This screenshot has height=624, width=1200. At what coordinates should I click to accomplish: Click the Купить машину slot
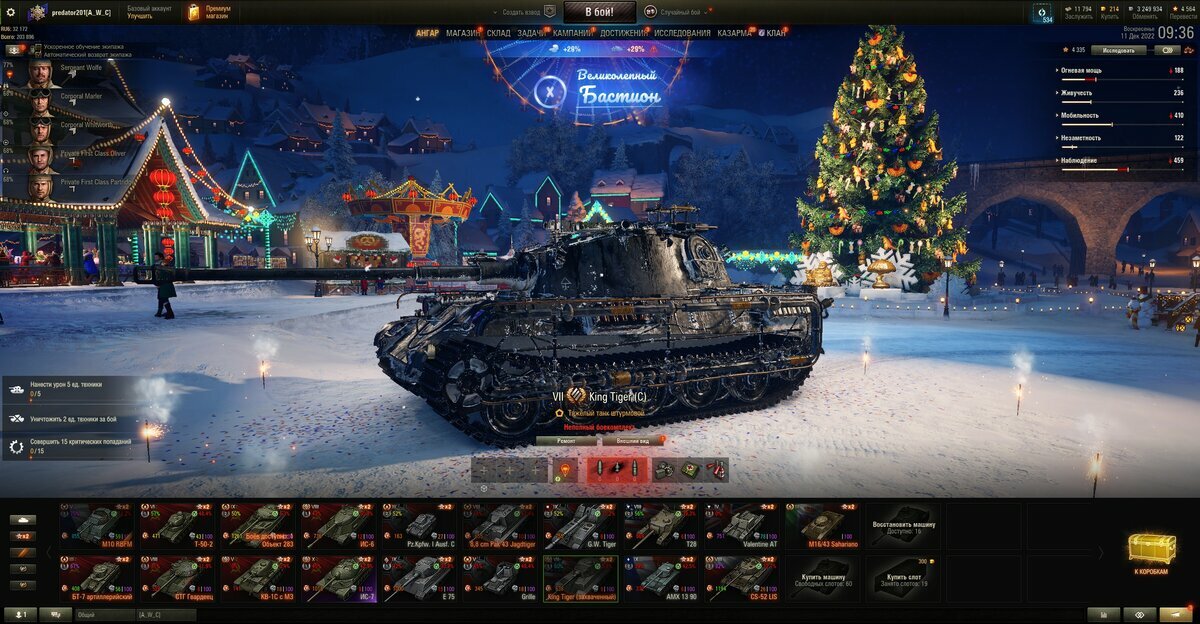822,578
